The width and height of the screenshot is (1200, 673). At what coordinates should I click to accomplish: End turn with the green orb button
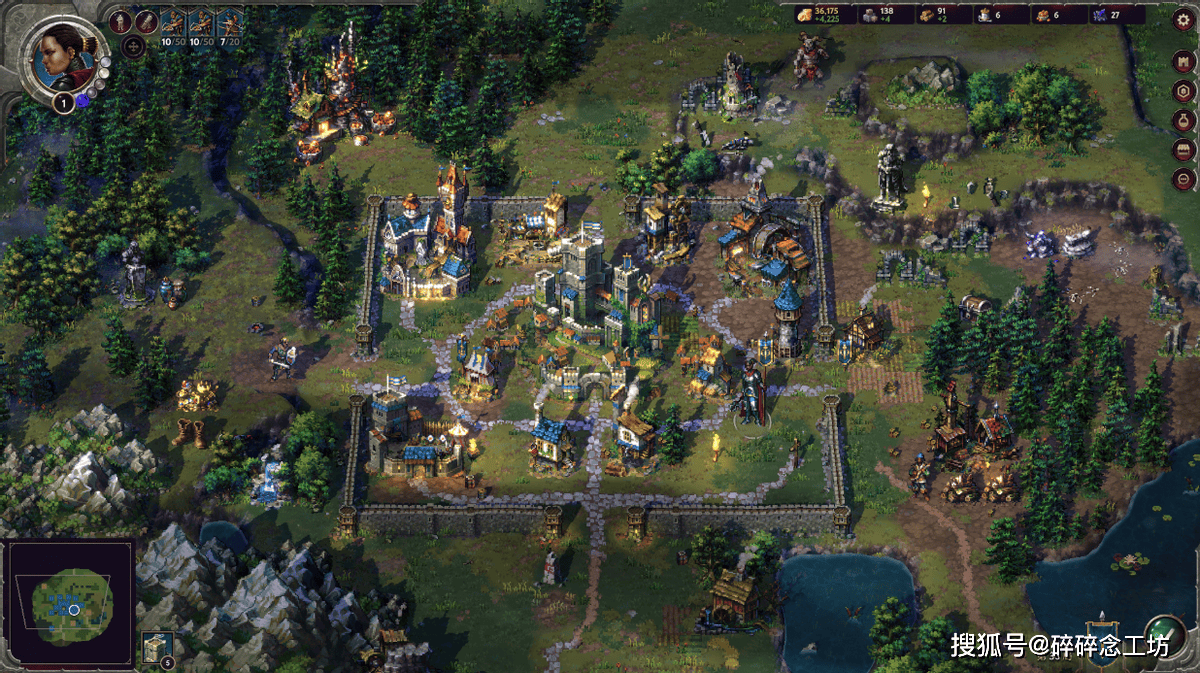pyautogui.click(x=1164, y=636)
